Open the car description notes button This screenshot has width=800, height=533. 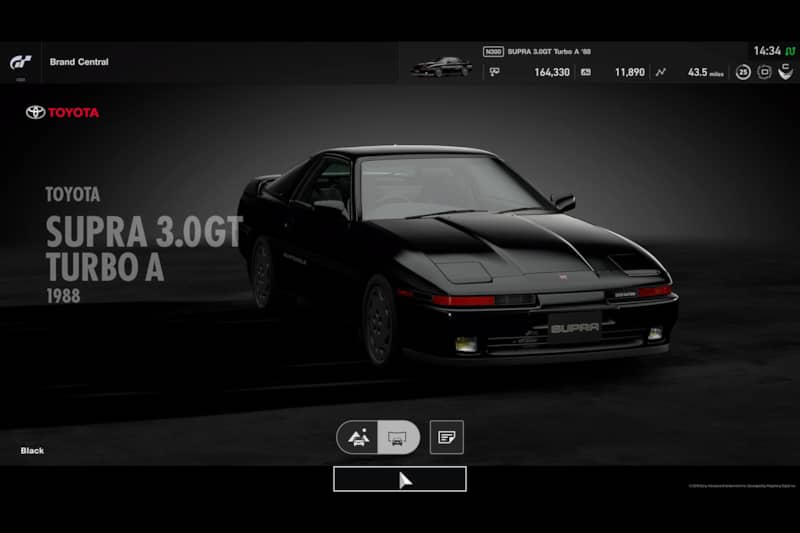coord(446,437)
